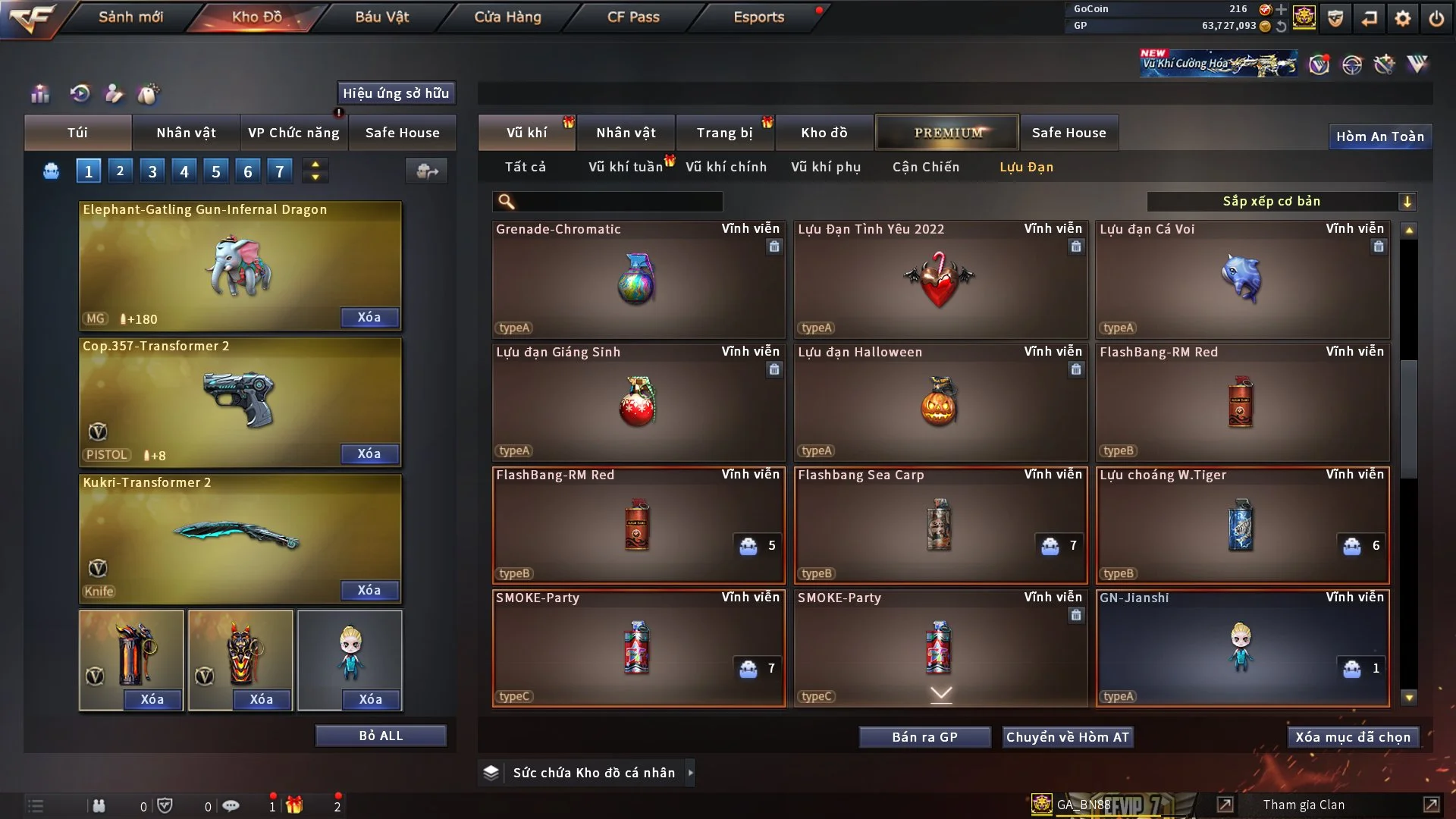This screenshot has height=819, width=1456.
Task: Click the weapon search field
Action: click(618, 202)
